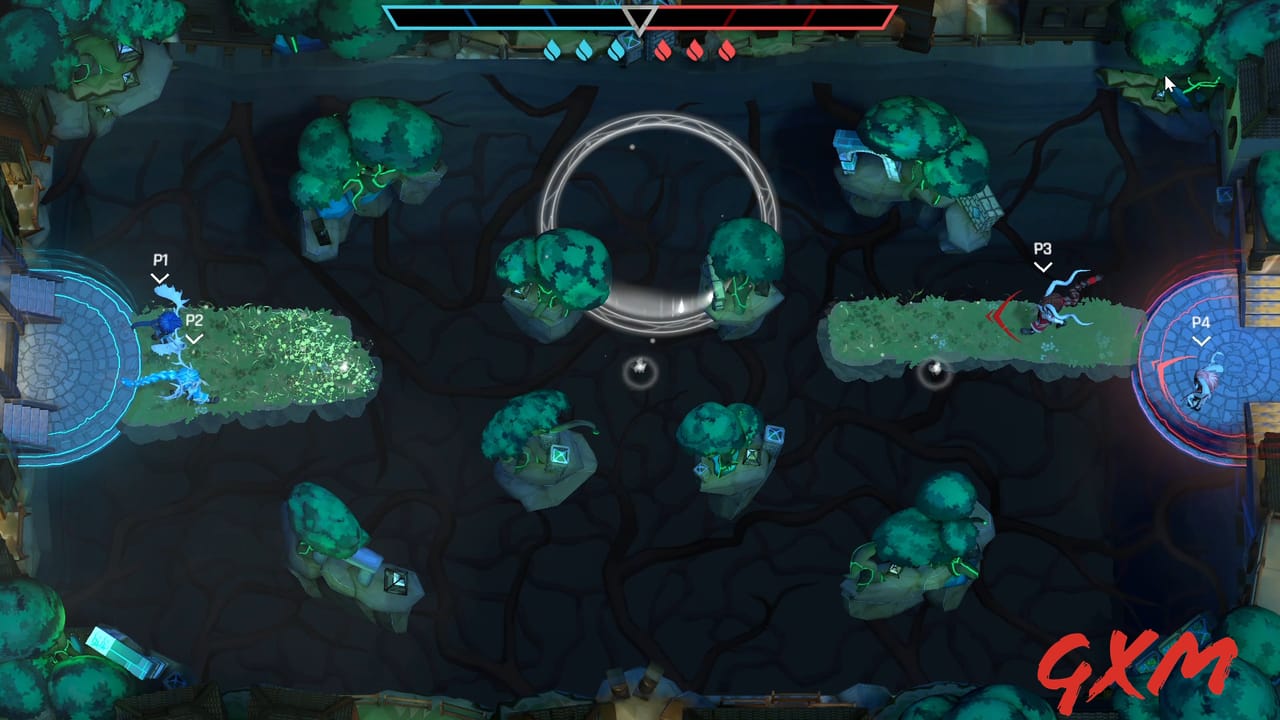Select the first blue teardrop icon
The height and width of the screenshot is (720, 1280).
coord(552,49)
